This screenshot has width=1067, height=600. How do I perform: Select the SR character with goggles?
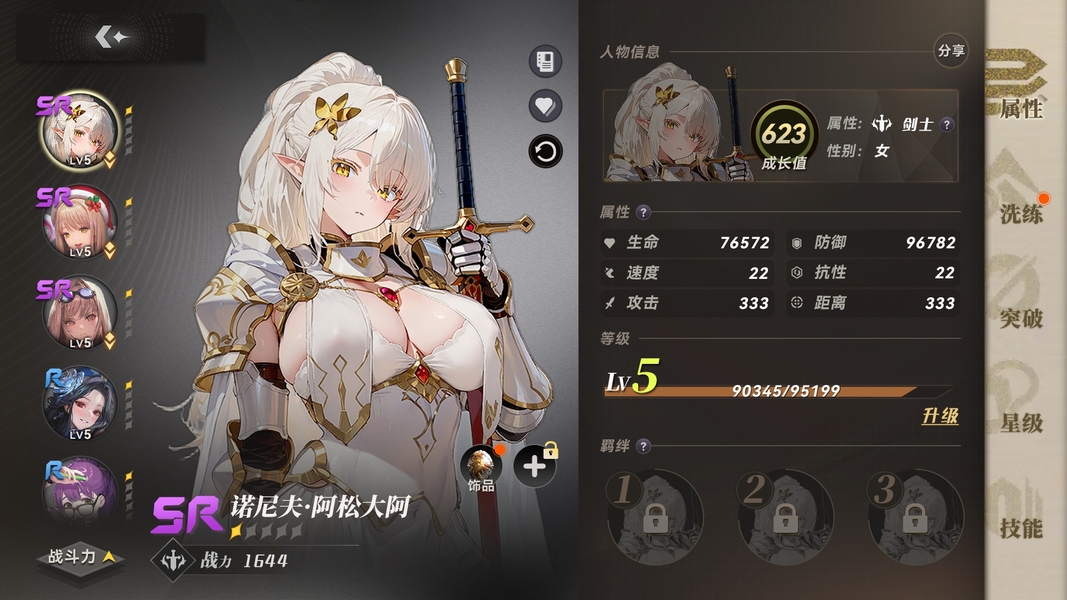pyautogui.click(x=80, y=314)
